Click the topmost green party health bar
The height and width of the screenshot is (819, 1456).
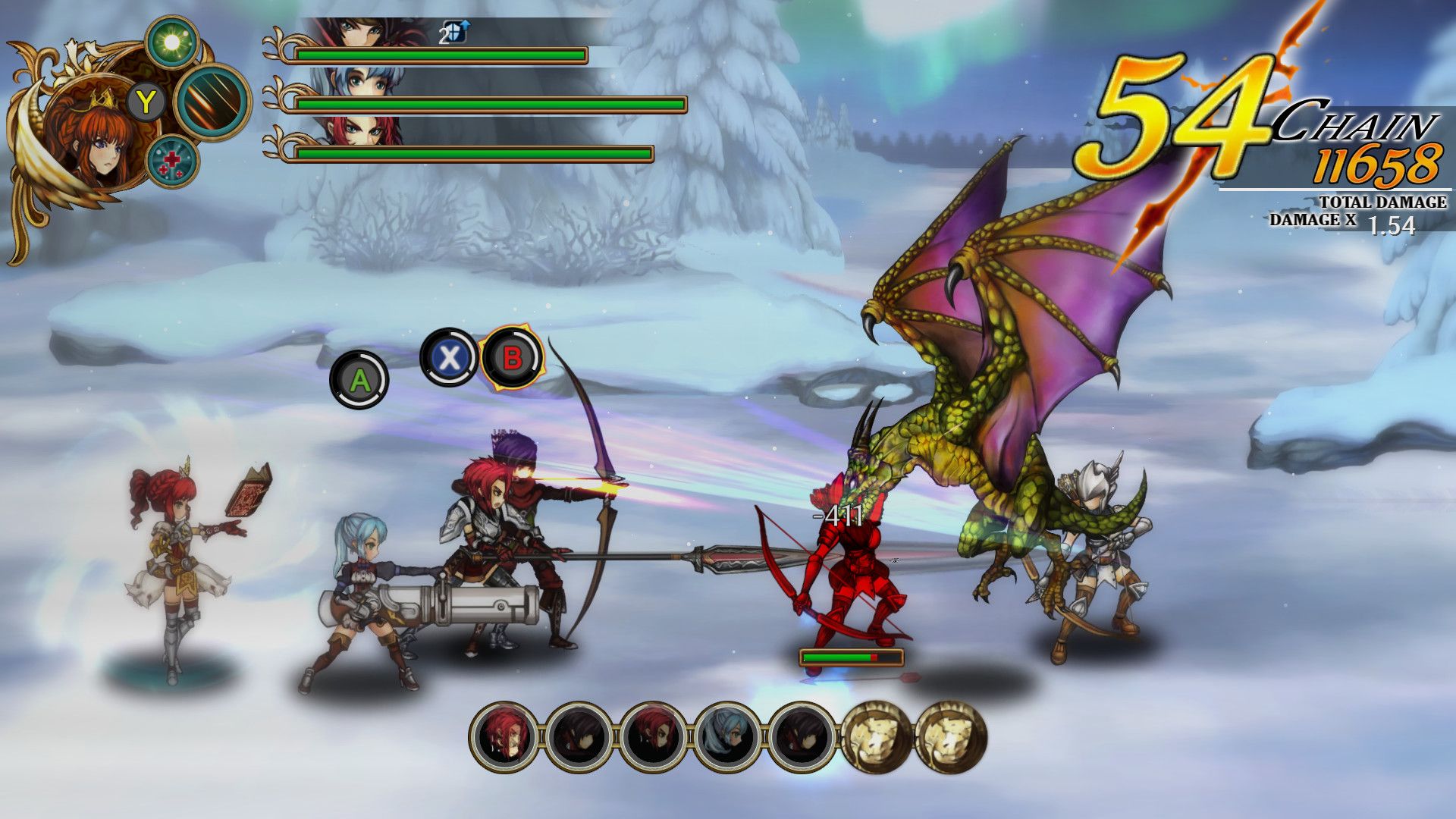coord(440,54)
